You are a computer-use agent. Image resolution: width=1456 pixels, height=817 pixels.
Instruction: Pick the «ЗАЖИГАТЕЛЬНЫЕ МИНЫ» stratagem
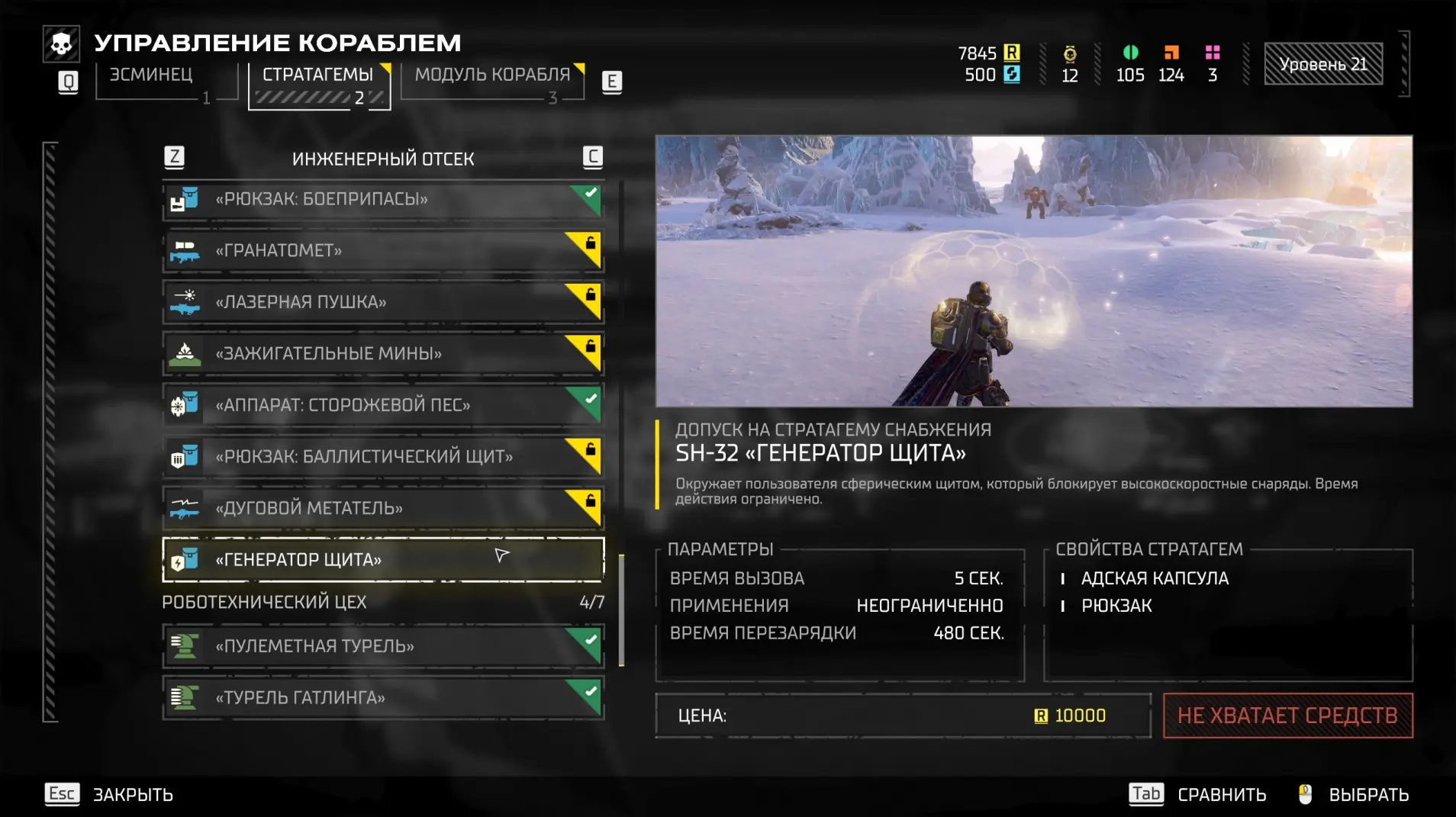(382, 354)
